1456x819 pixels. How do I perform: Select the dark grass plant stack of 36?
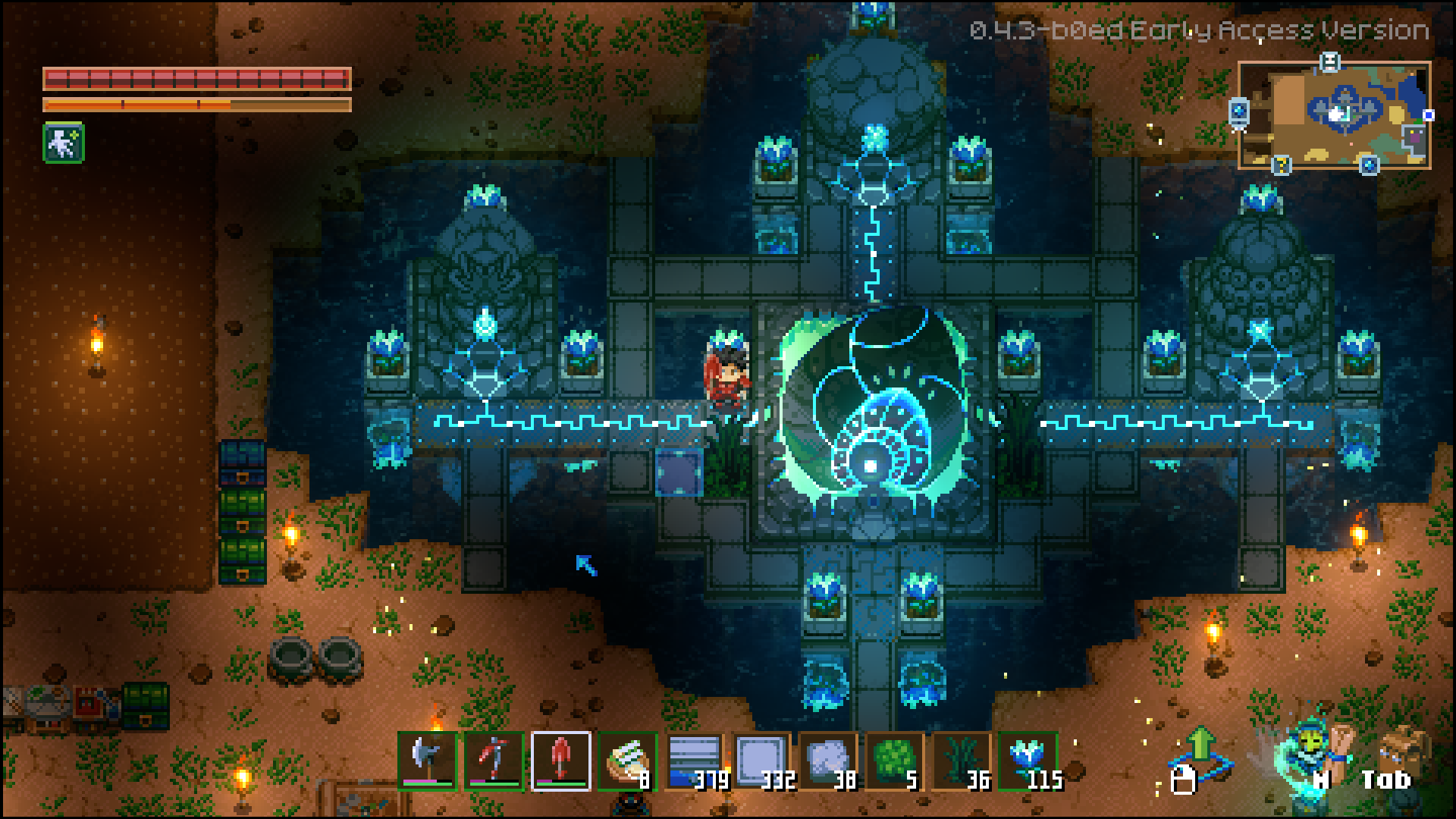962,761
